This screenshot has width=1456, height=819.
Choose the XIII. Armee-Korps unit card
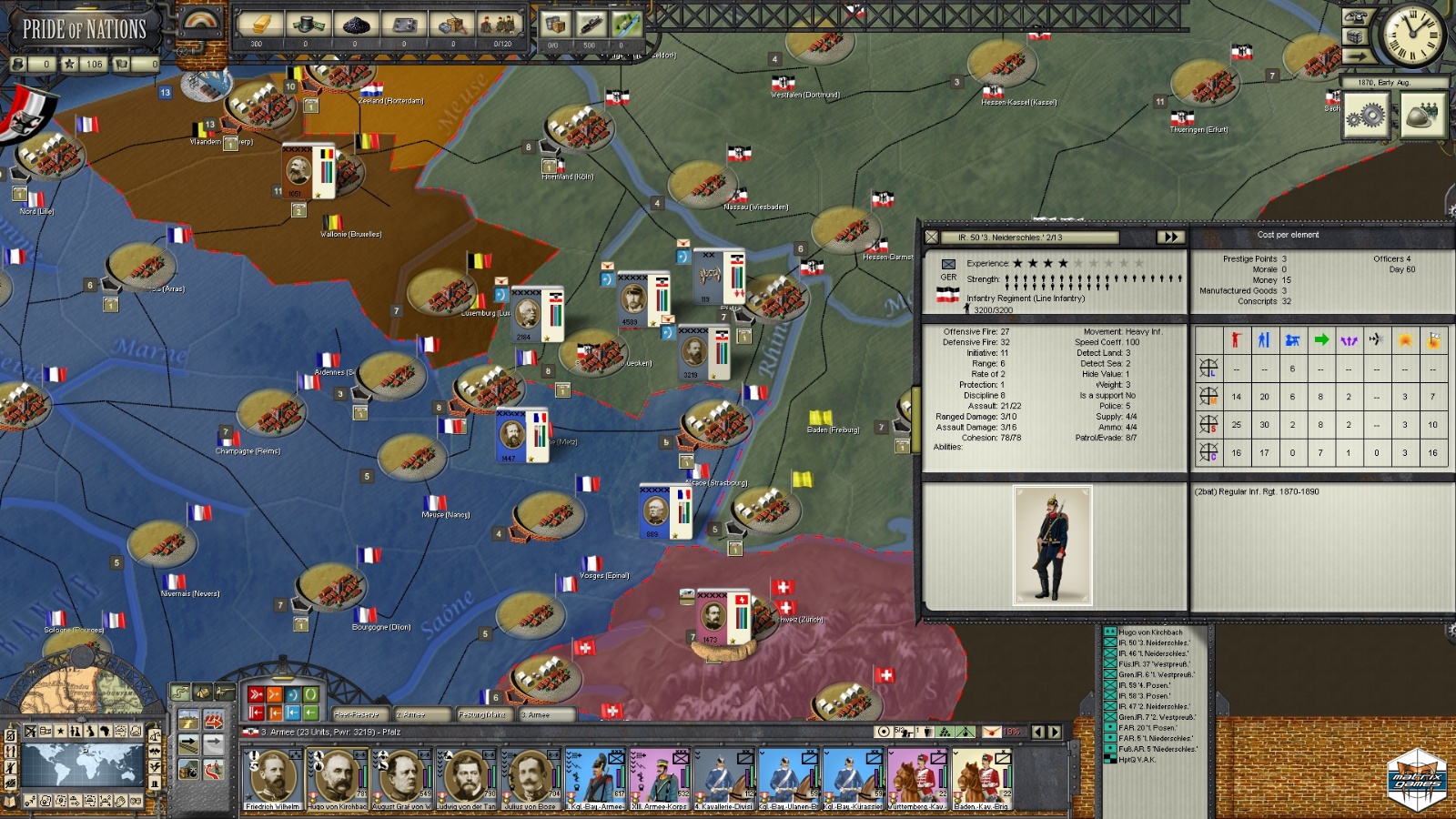[660, 779]
